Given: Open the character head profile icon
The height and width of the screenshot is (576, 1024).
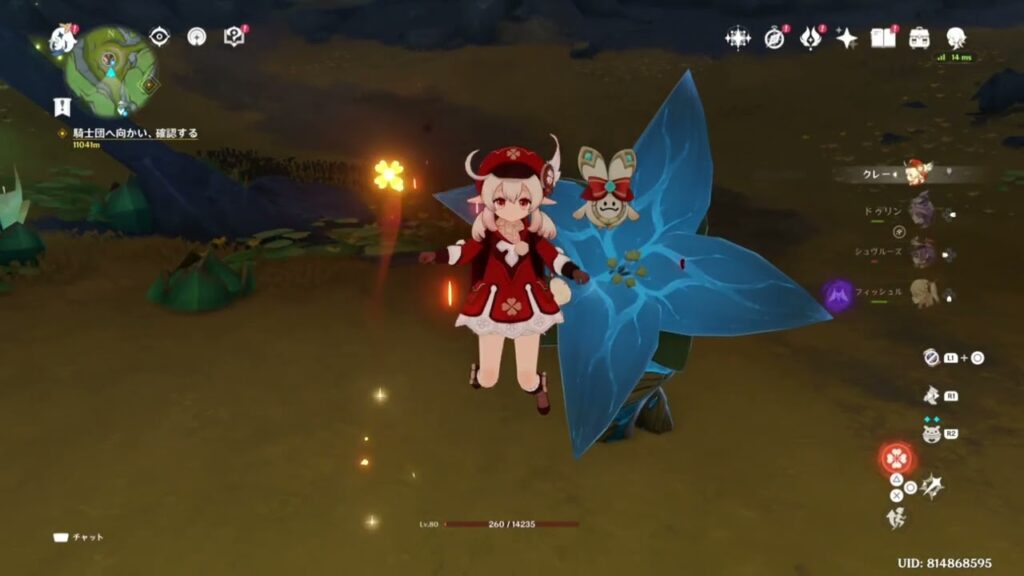Looking at the screenshot, I should [956, 38].
